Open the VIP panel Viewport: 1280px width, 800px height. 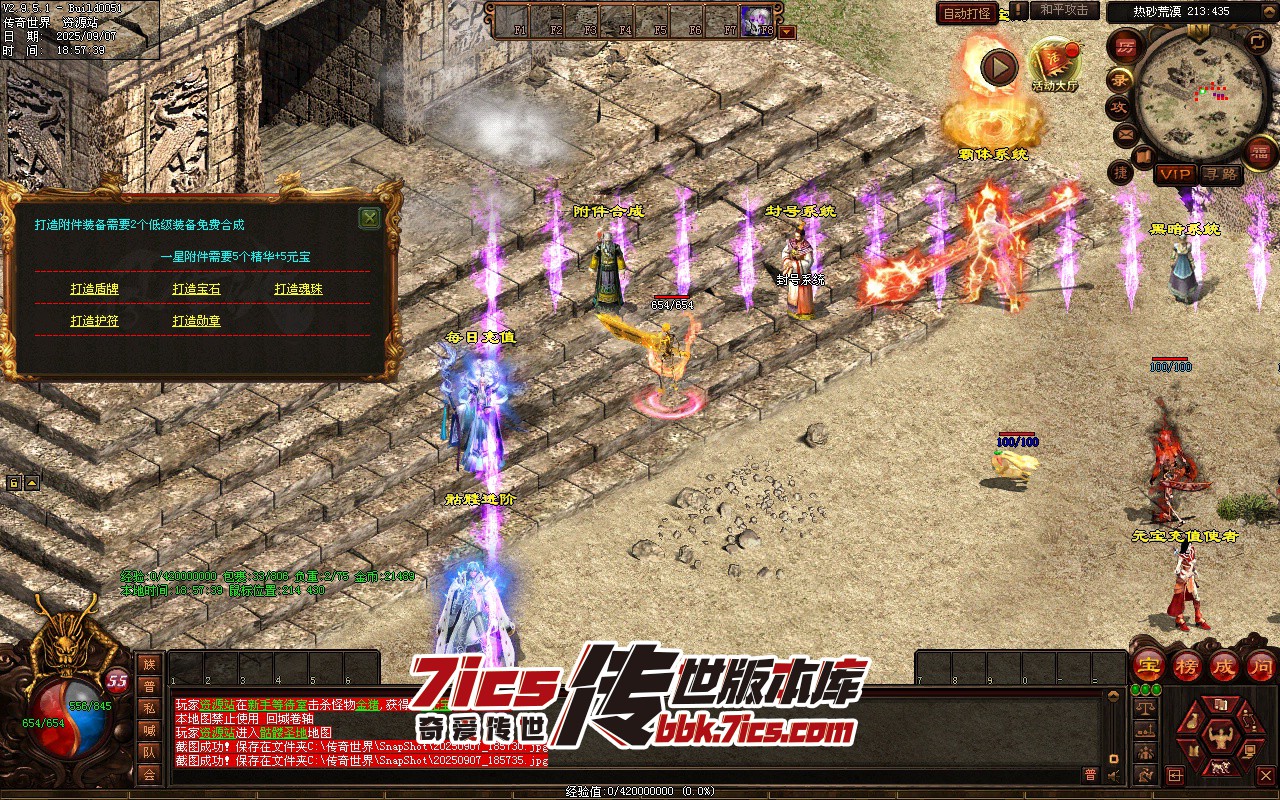(1176, 174)
